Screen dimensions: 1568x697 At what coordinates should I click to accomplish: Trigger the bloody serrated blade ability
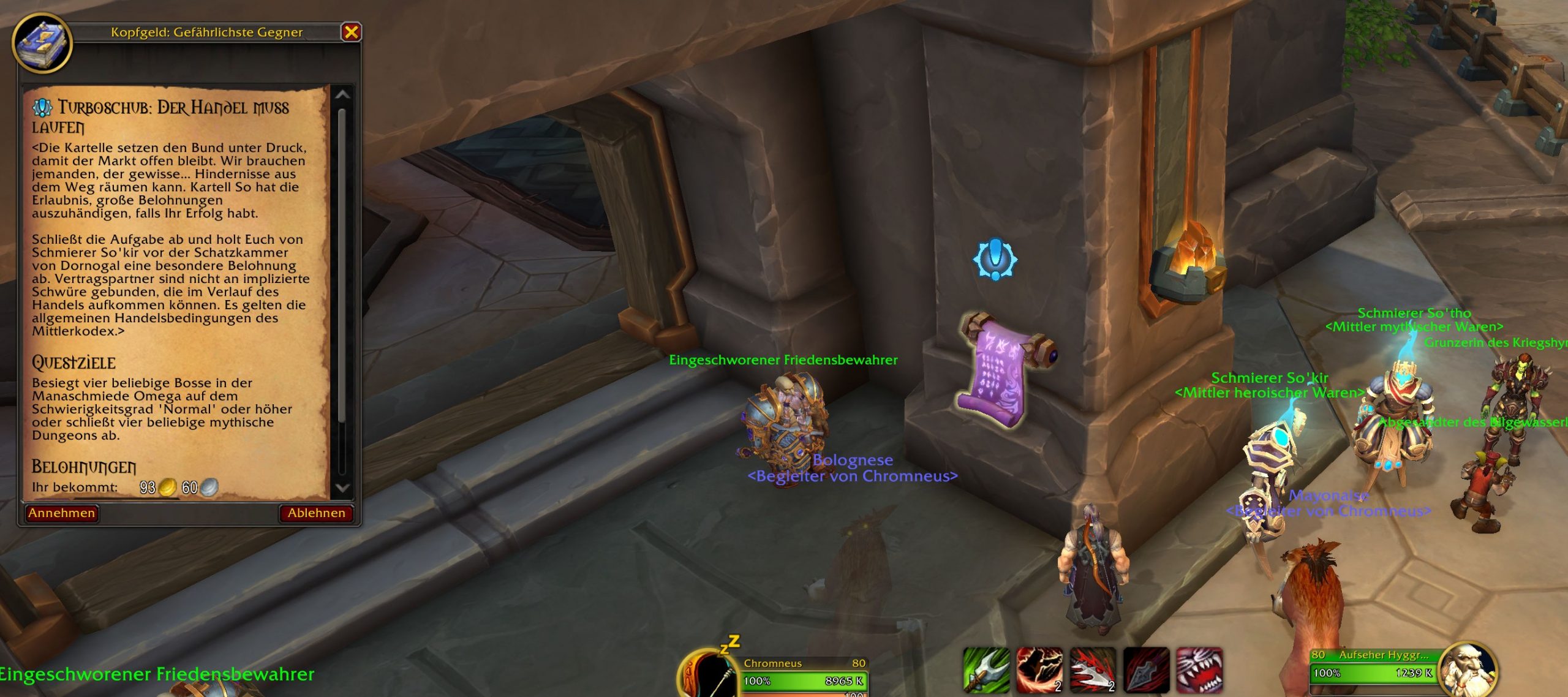coord(1092,670)
